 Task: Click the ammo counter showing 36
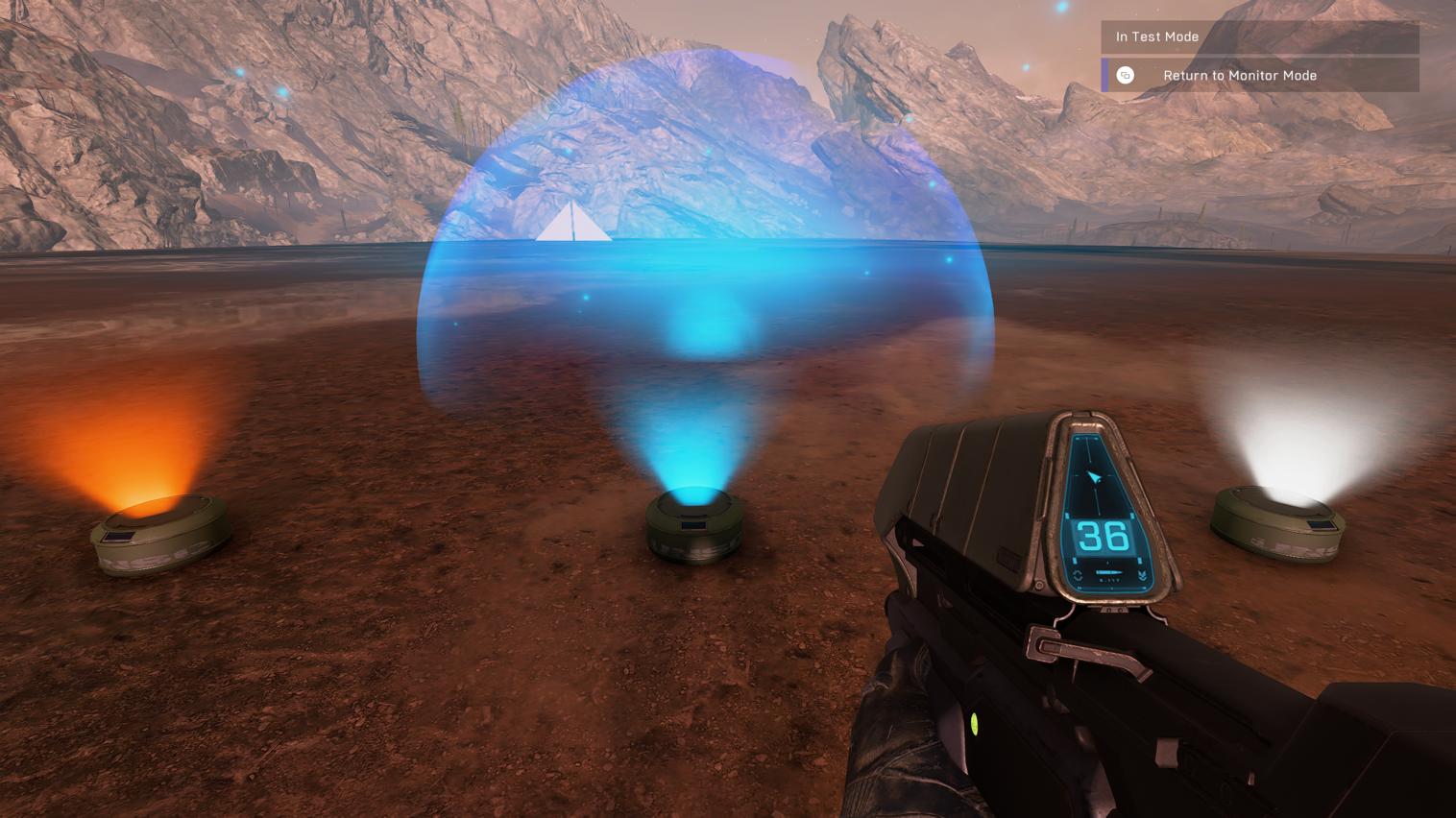pos(1104,535)
